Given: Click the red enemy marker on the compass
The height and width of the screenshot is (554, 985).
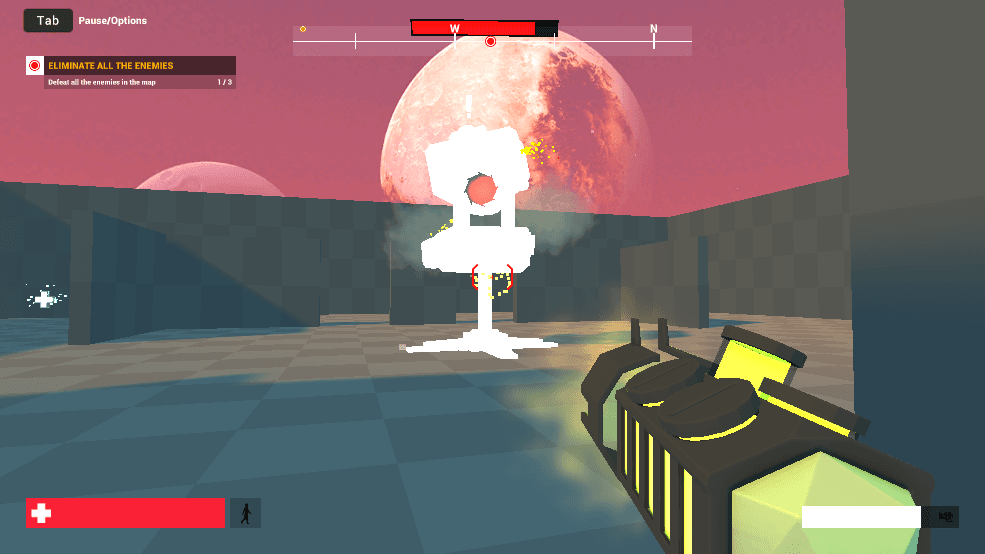Looking at the screenshot, I should 490,41.
